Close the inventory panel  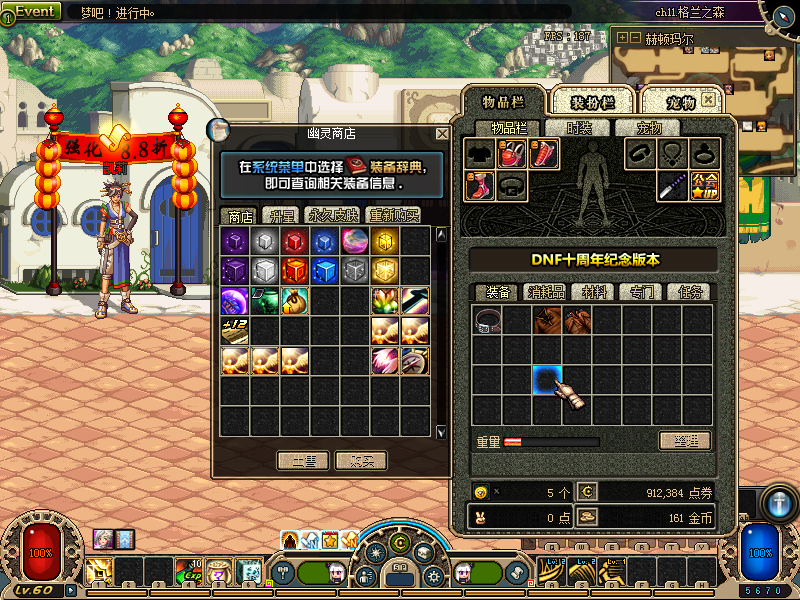point(708,100)
